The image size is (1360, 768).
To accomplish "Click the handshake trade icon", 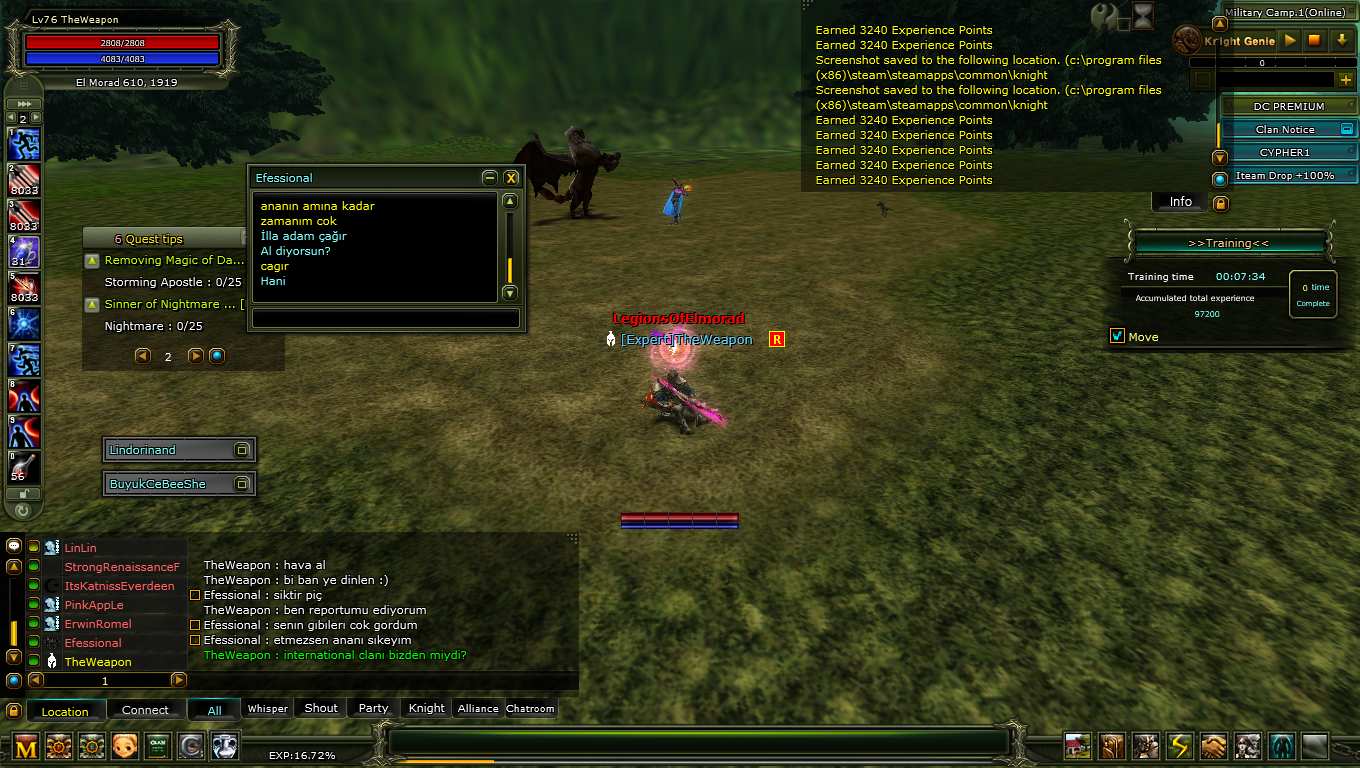I will coord(1214,746).
